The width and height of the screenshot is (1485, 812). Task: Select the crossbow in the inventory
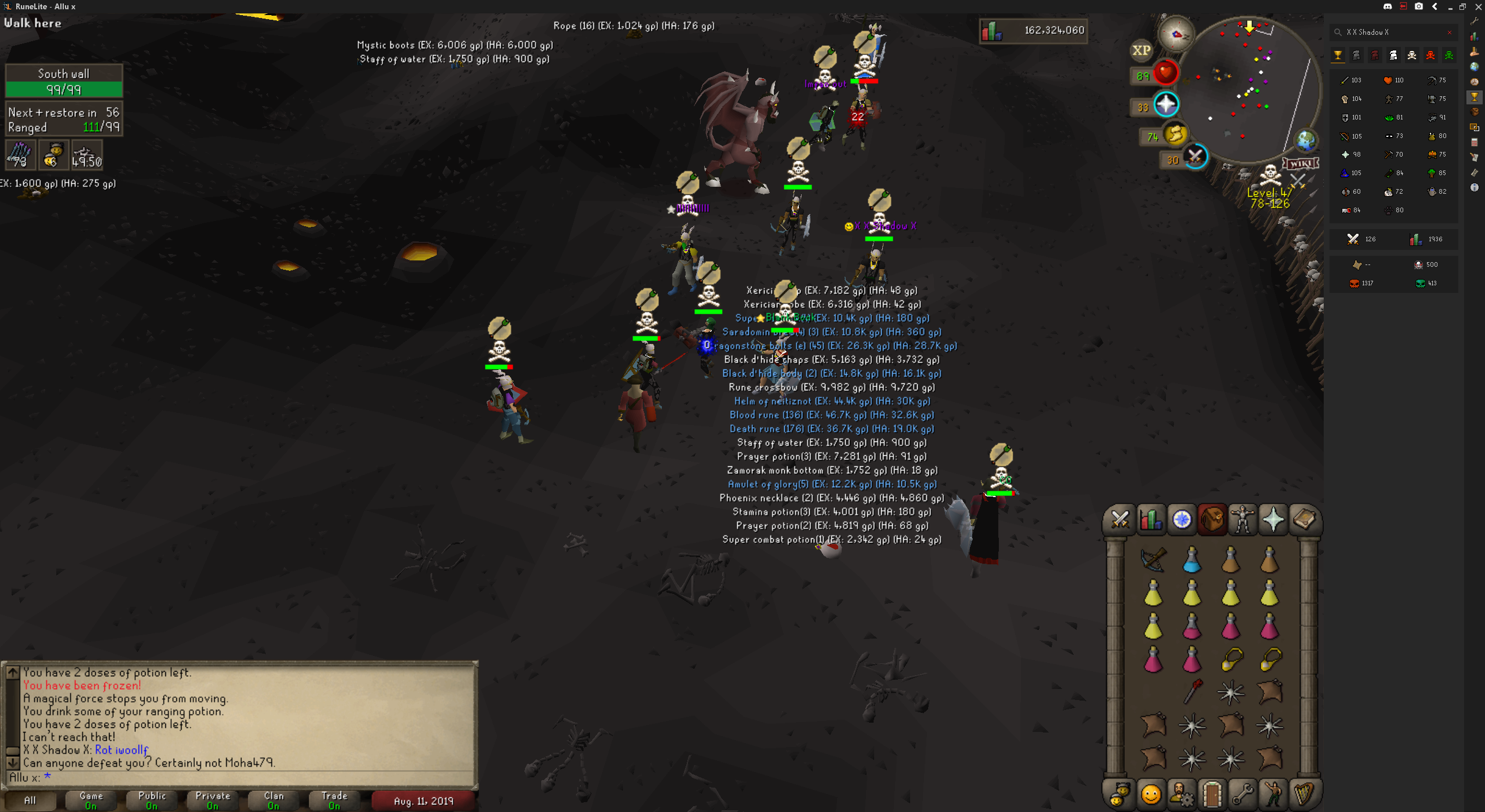coord(1153,560)
